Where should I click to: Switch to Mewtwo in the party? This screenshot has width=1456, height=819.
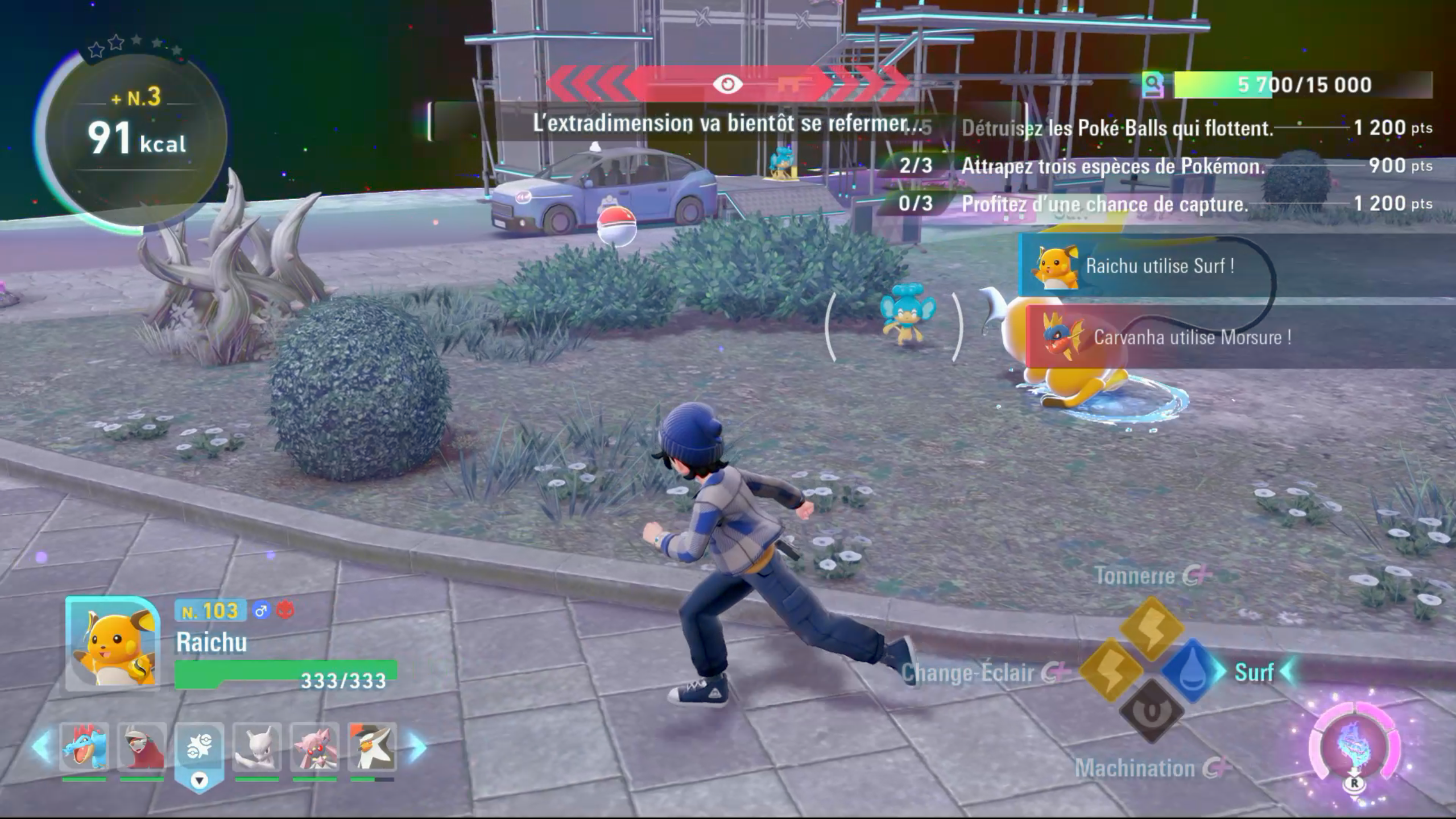coord(257,747)
